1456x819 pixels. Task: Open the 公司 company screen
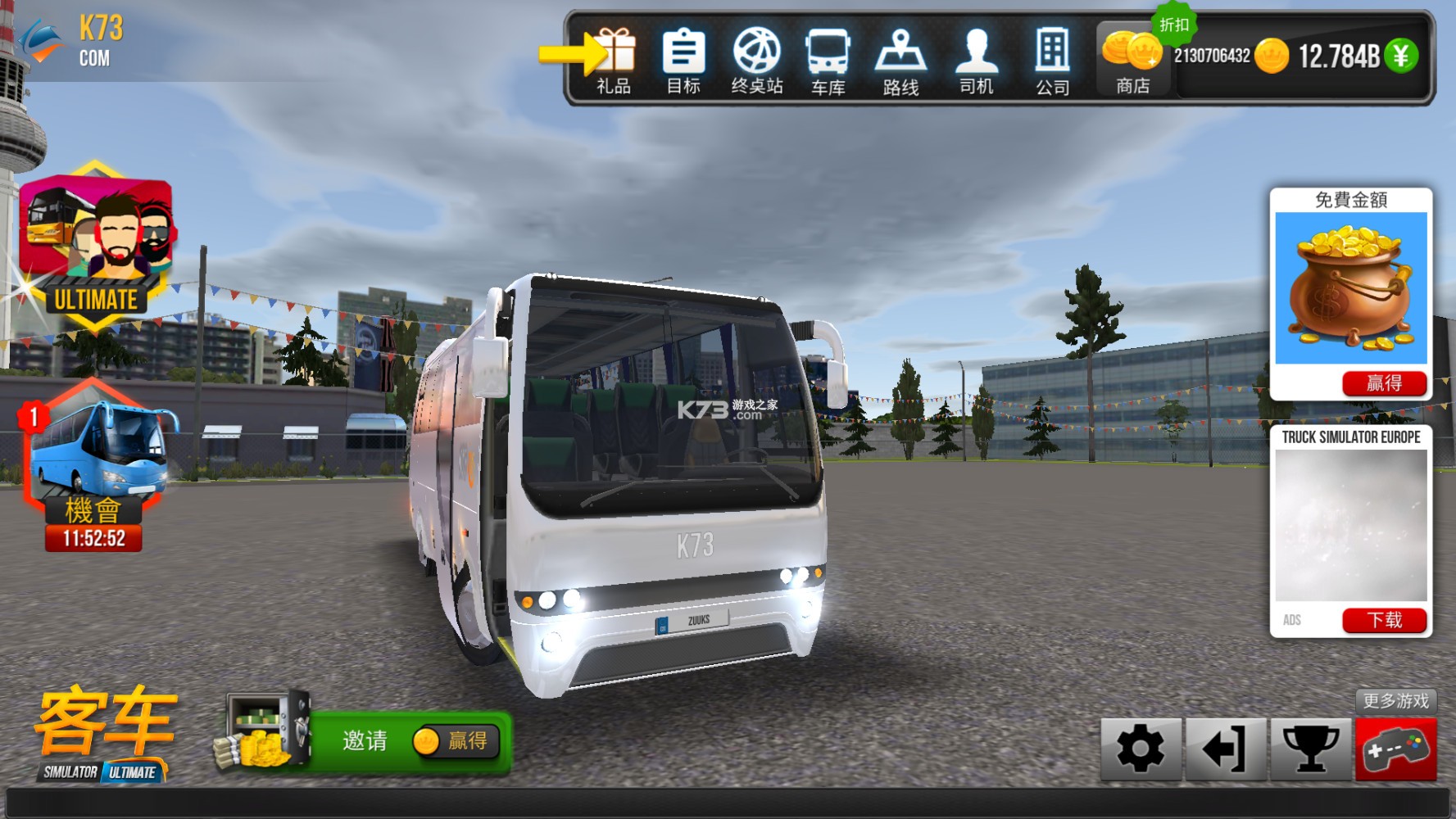coord(1051,57)
